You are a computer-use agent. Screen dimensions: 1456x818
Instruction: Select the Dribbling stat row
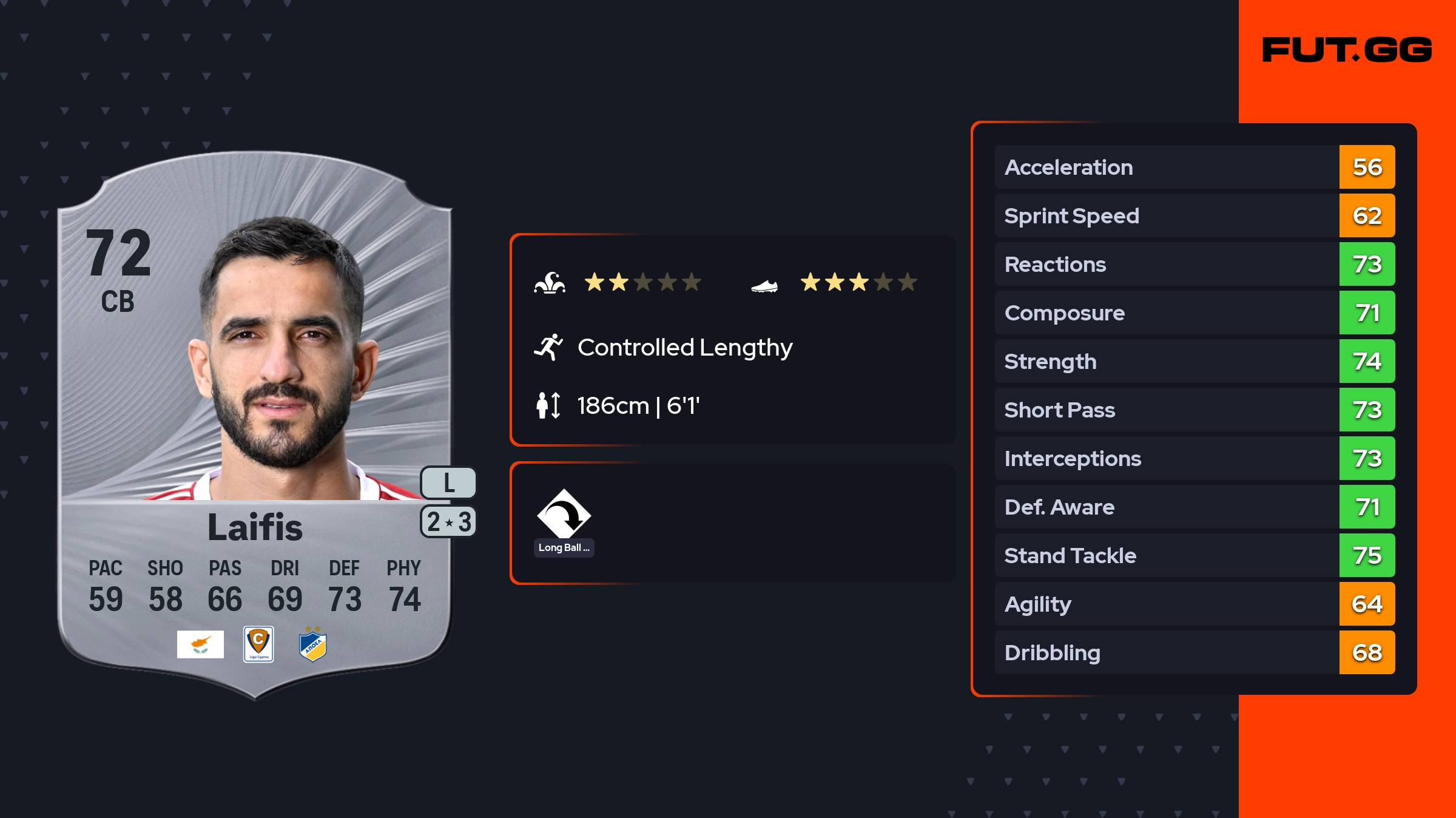click(x=1194, y=652)
